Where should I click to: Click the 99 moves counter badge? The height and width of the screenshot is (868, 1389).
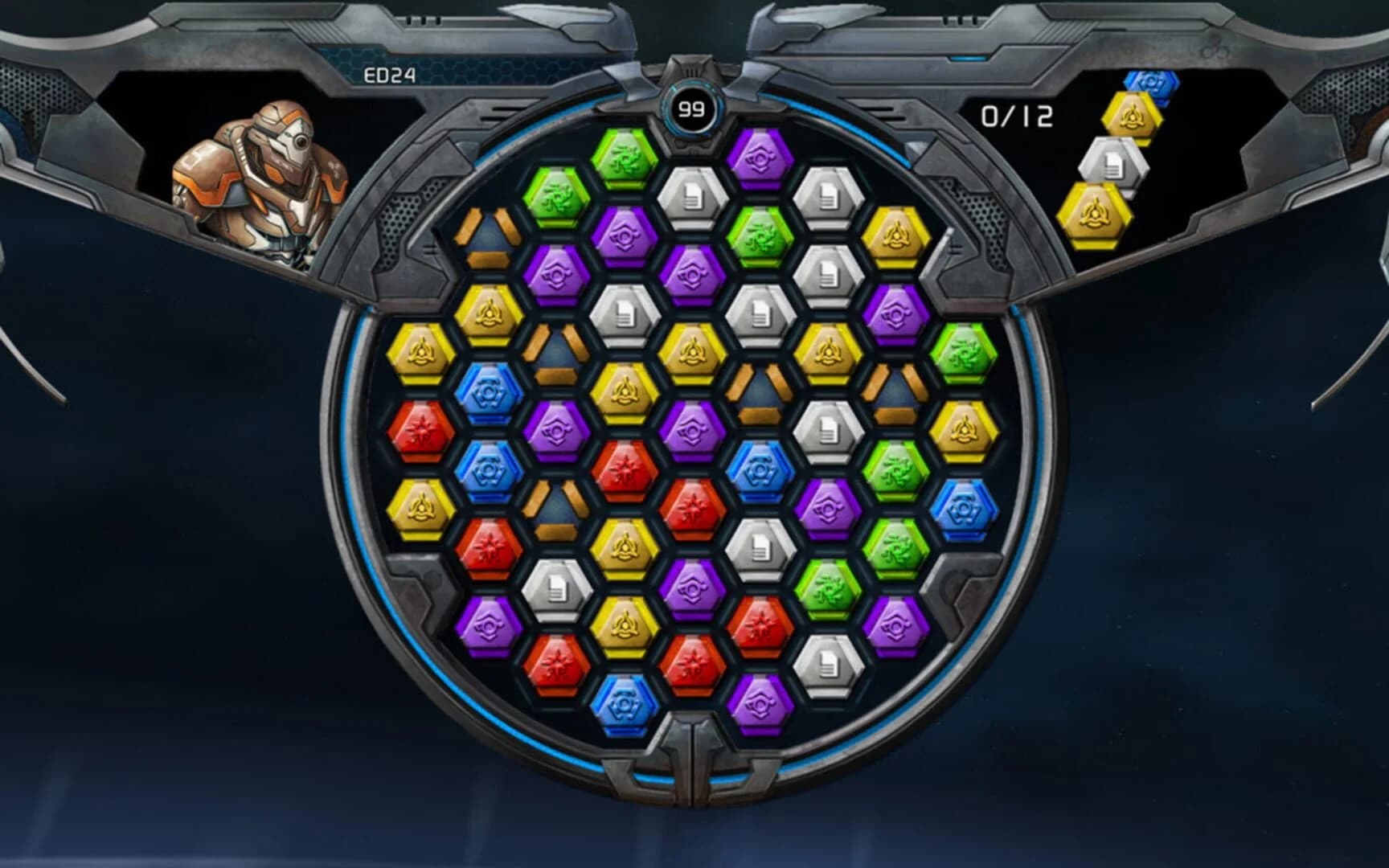(x=692, y=108)
